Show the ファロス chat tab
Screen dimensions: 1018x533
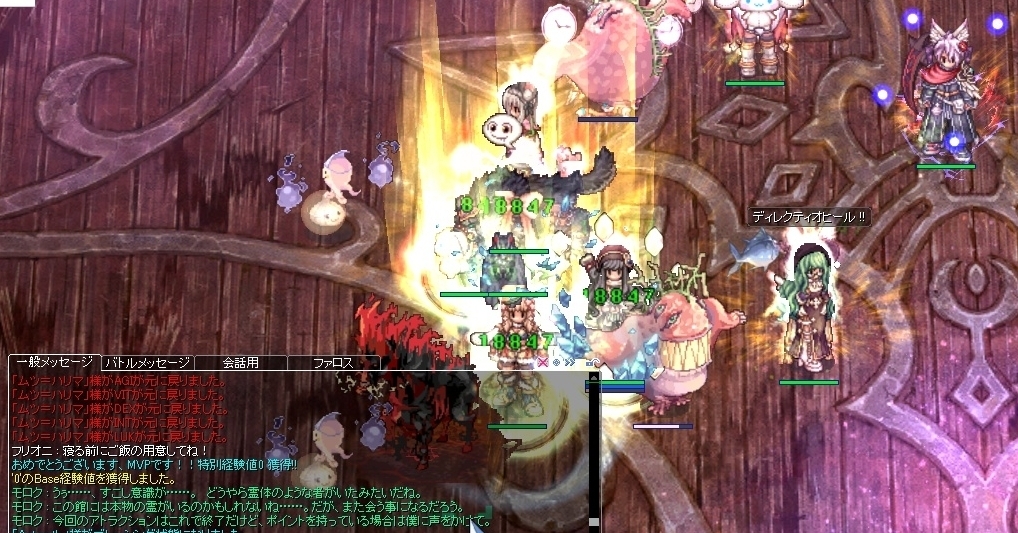(x=333, y=362)
